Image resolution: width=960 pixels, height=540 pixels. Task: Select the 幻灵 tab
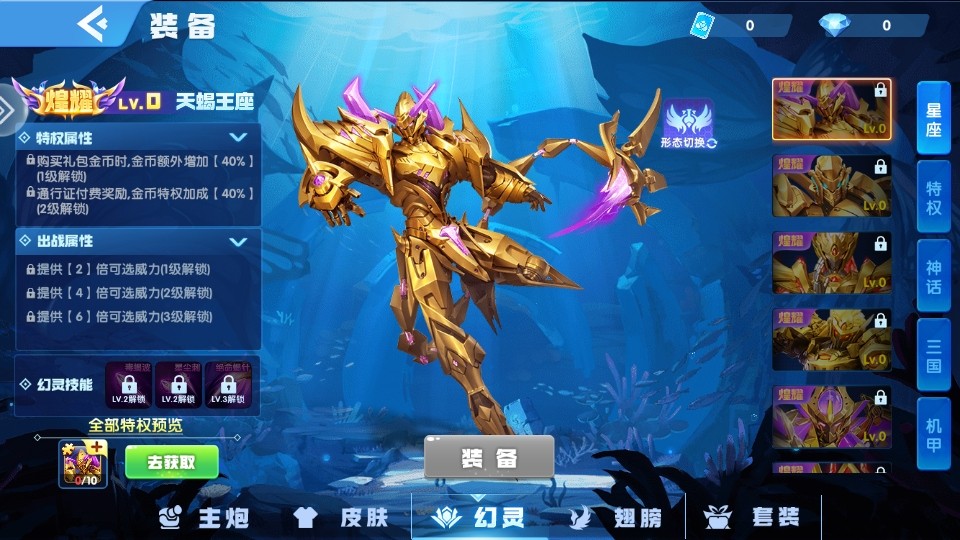coord(477,517)
